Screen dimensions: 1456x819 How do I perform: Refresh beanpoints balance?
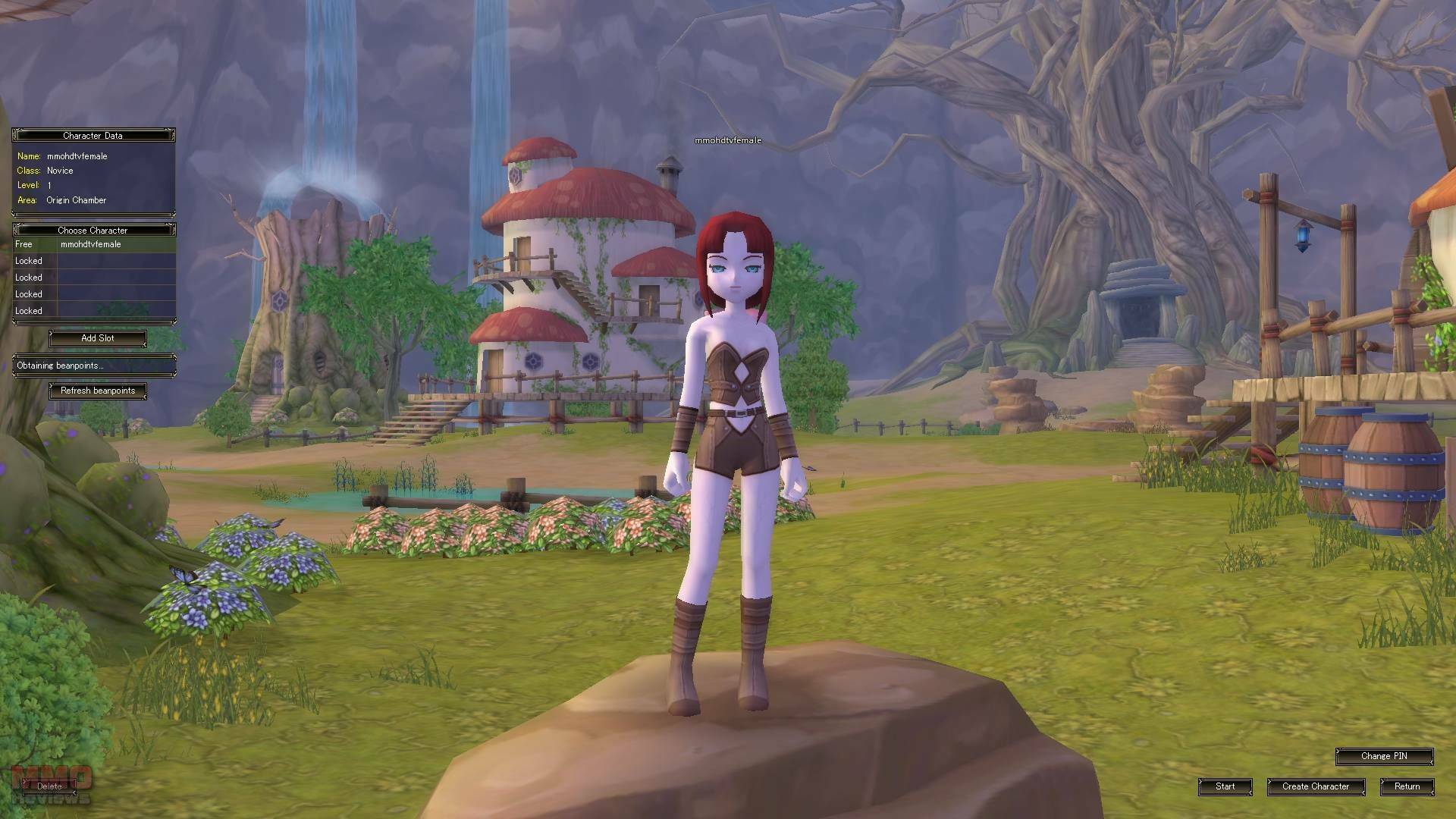[x=98, y=391]
